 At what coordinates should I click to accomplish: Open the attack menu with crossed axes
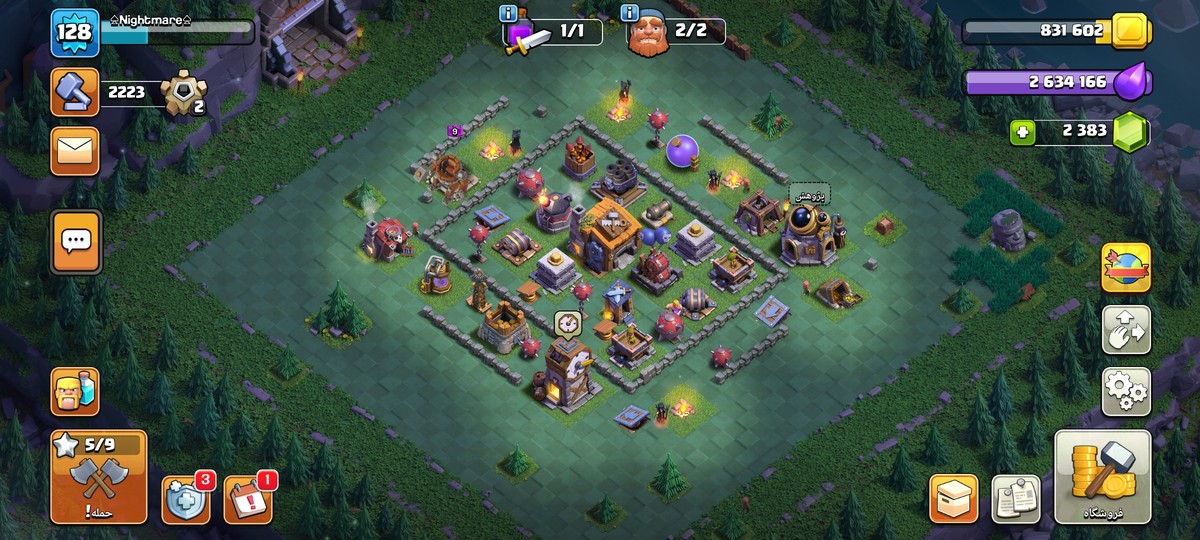point(98,477)
